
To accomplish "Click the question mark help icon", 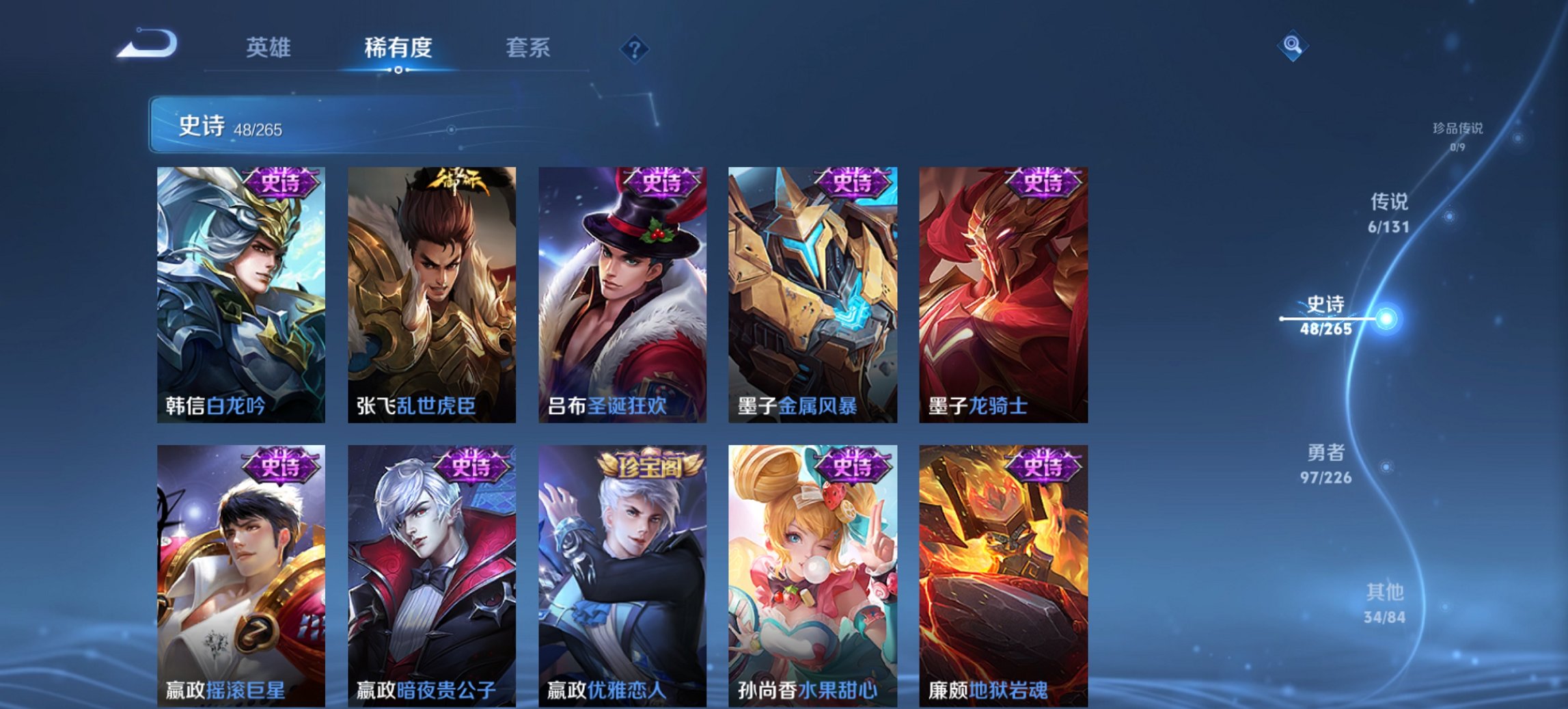I will pos(635,49).
